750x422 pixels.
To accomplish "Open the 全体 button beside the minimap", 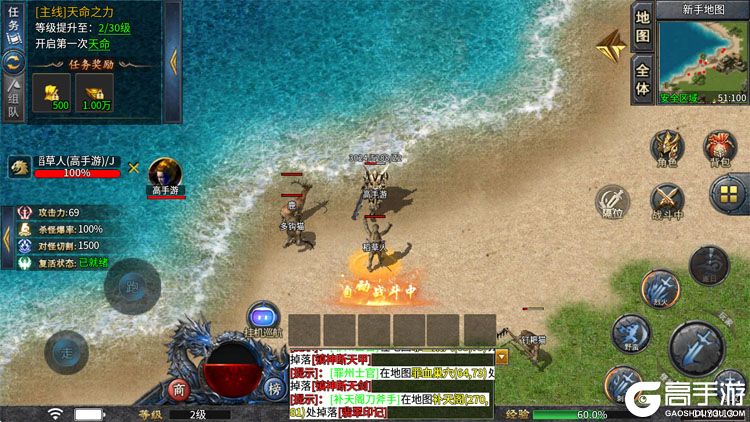I will pyautogui.click(x=643, y=78).
